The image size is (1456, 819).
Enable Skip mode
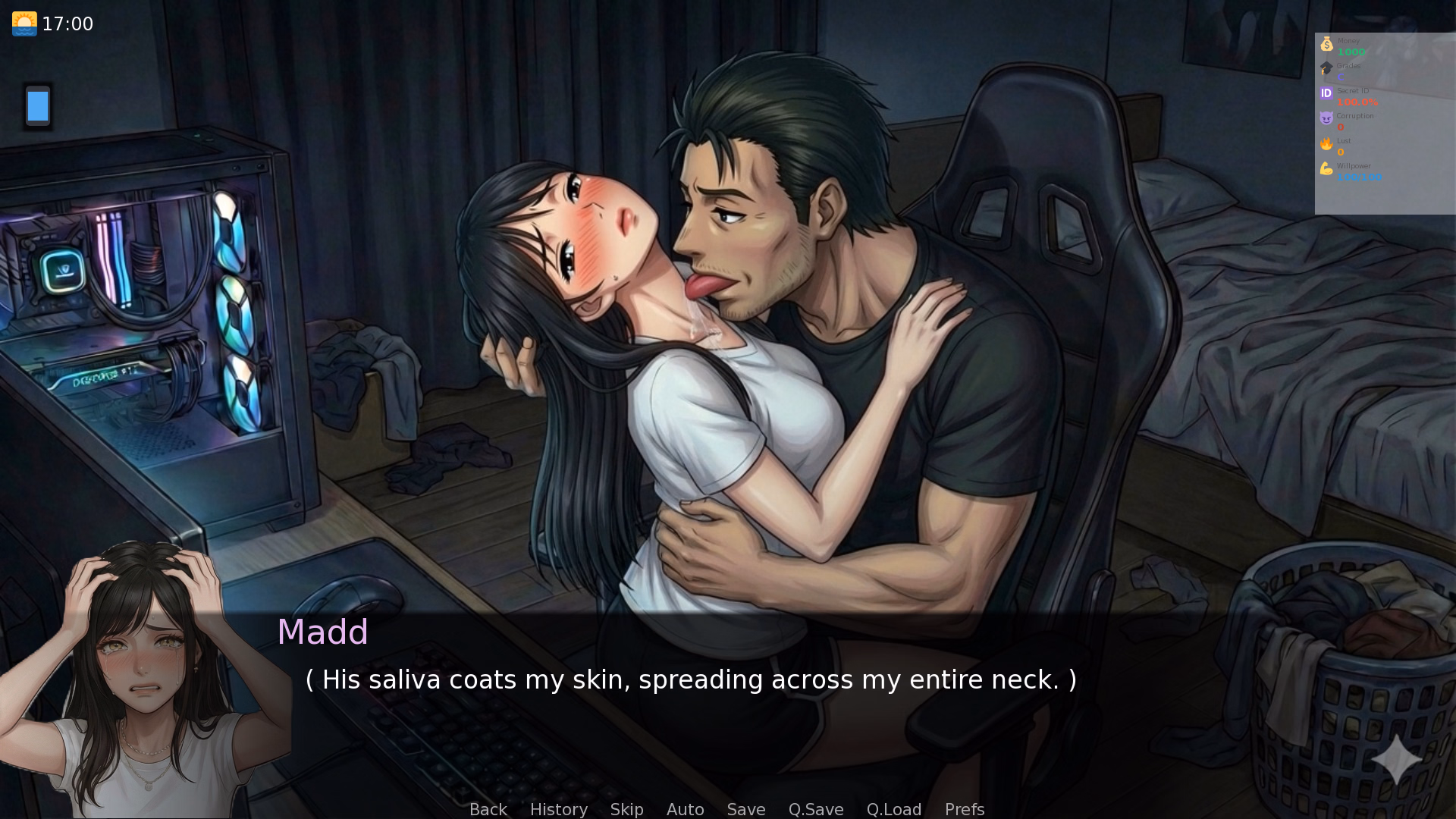[626, 809]
